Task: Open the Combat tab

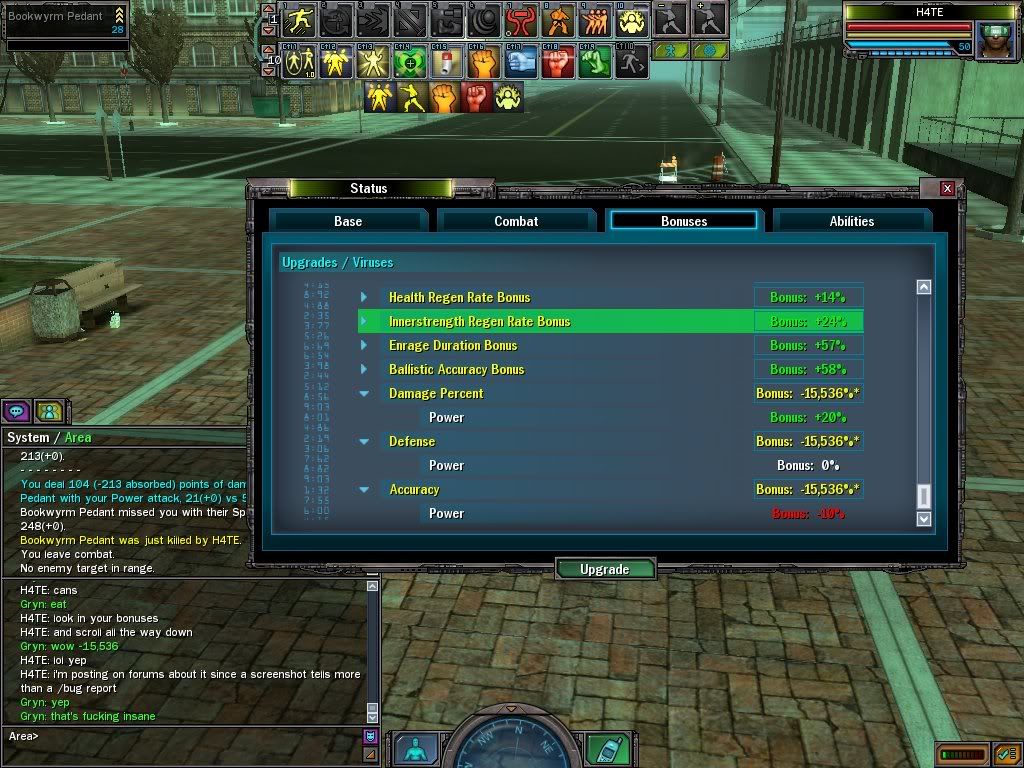Action: click(516, 221)
